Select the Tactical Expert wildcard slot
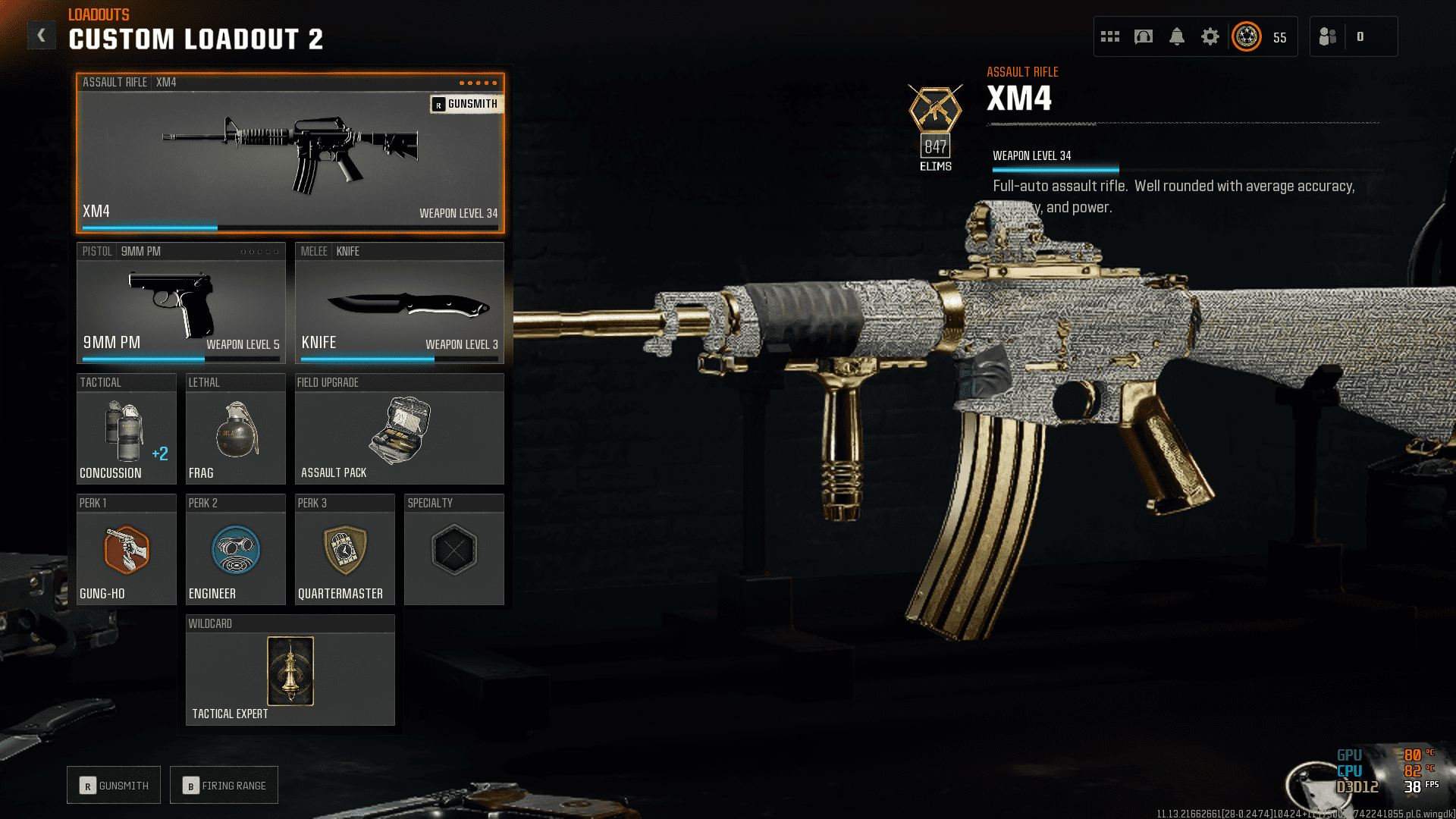This screenshot has width=1456, height=819. (290, 670)
